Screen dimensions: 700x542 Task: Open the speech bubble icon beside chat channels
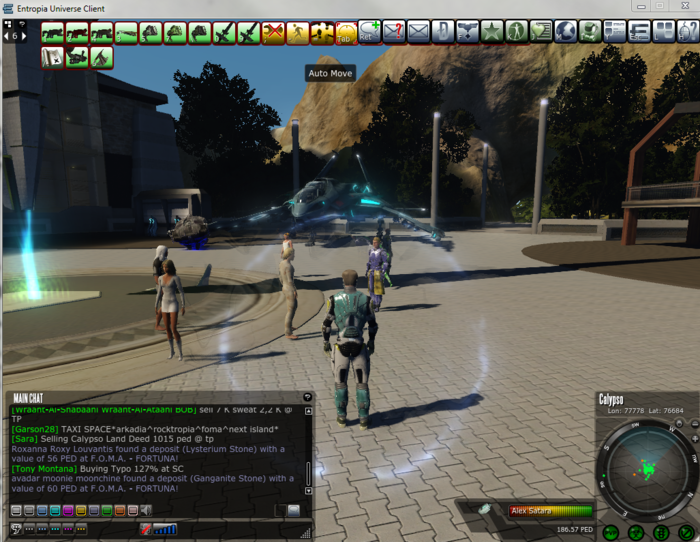294,510
